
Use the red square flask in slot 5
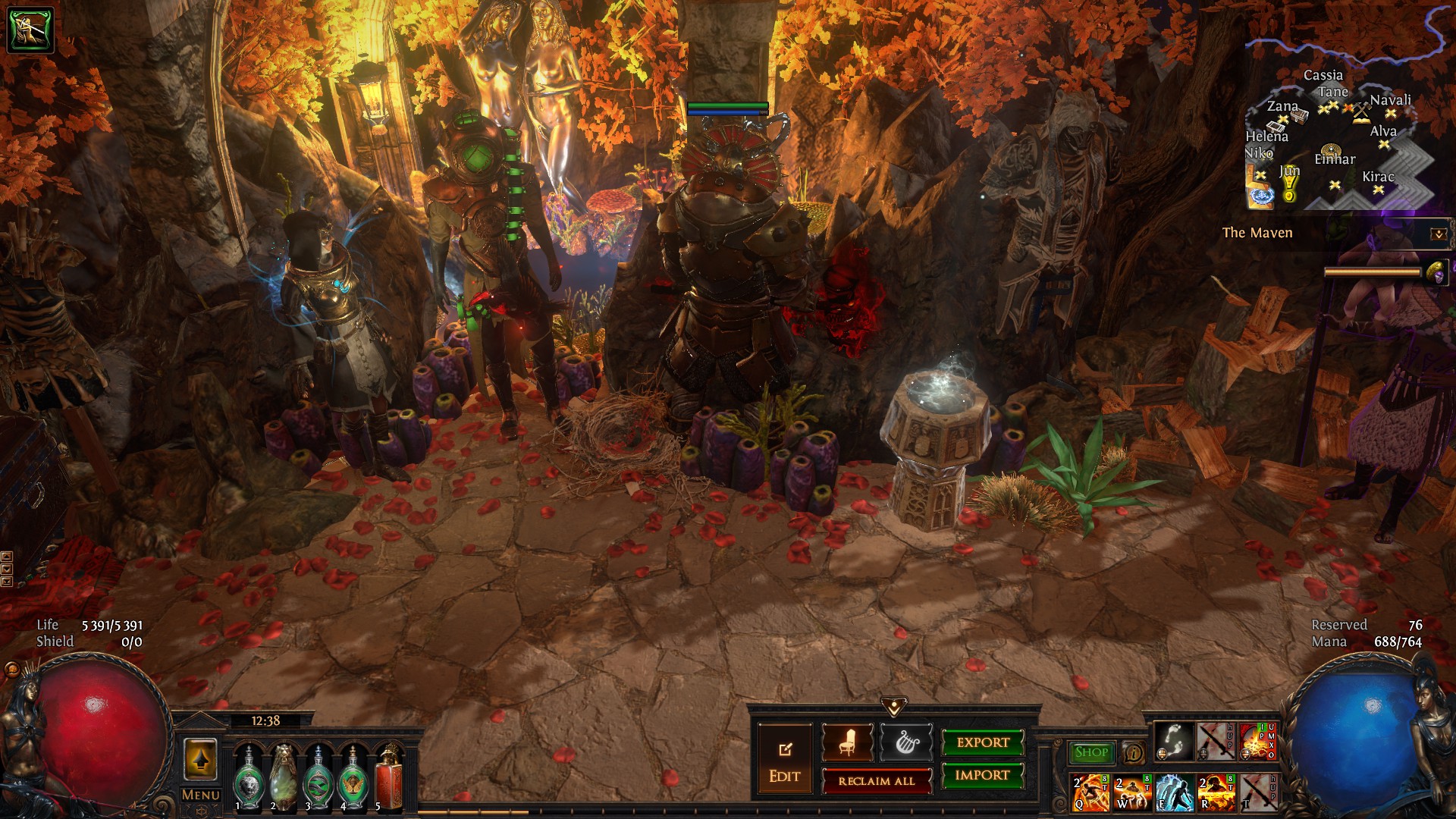(388, 777)
